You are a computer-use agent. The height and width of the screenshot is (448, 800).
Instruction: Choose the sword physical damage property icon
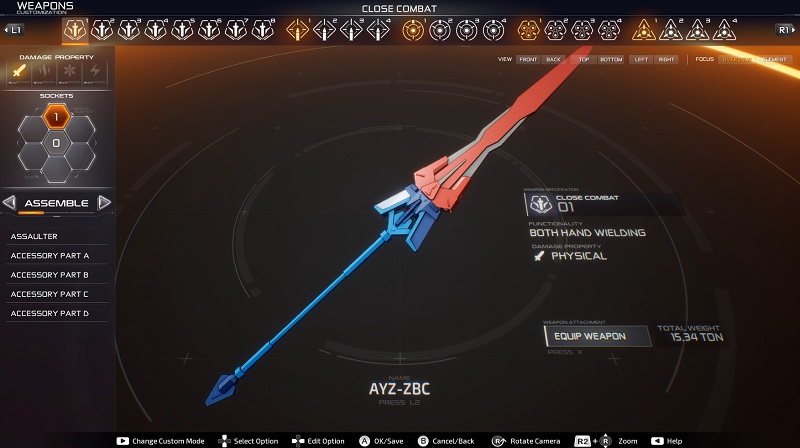tap(20, 73)
